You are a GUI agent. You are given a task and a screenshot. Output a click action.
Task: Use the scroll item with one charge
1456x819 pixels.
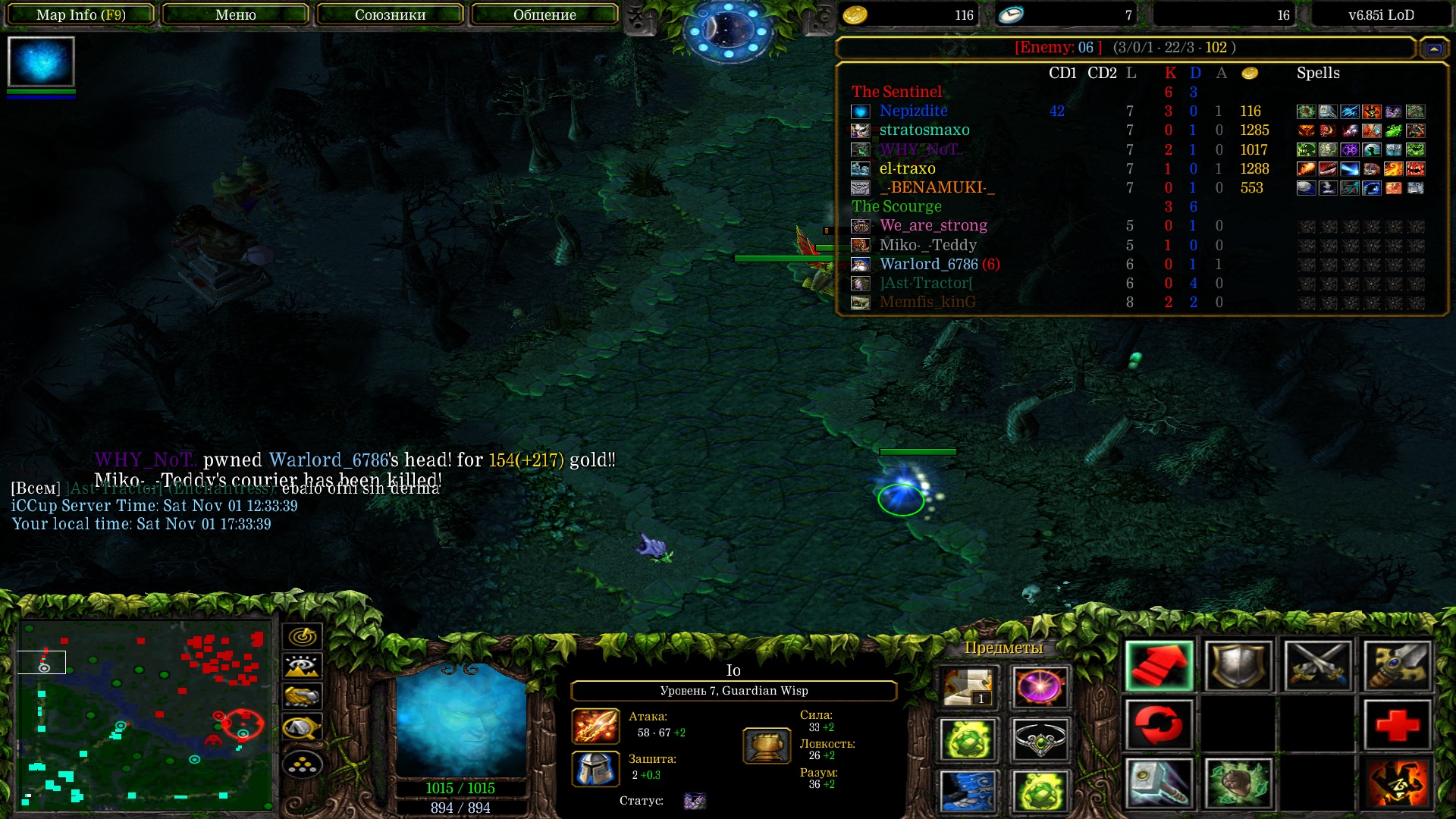pyautogui.click(x=968, y=687)
